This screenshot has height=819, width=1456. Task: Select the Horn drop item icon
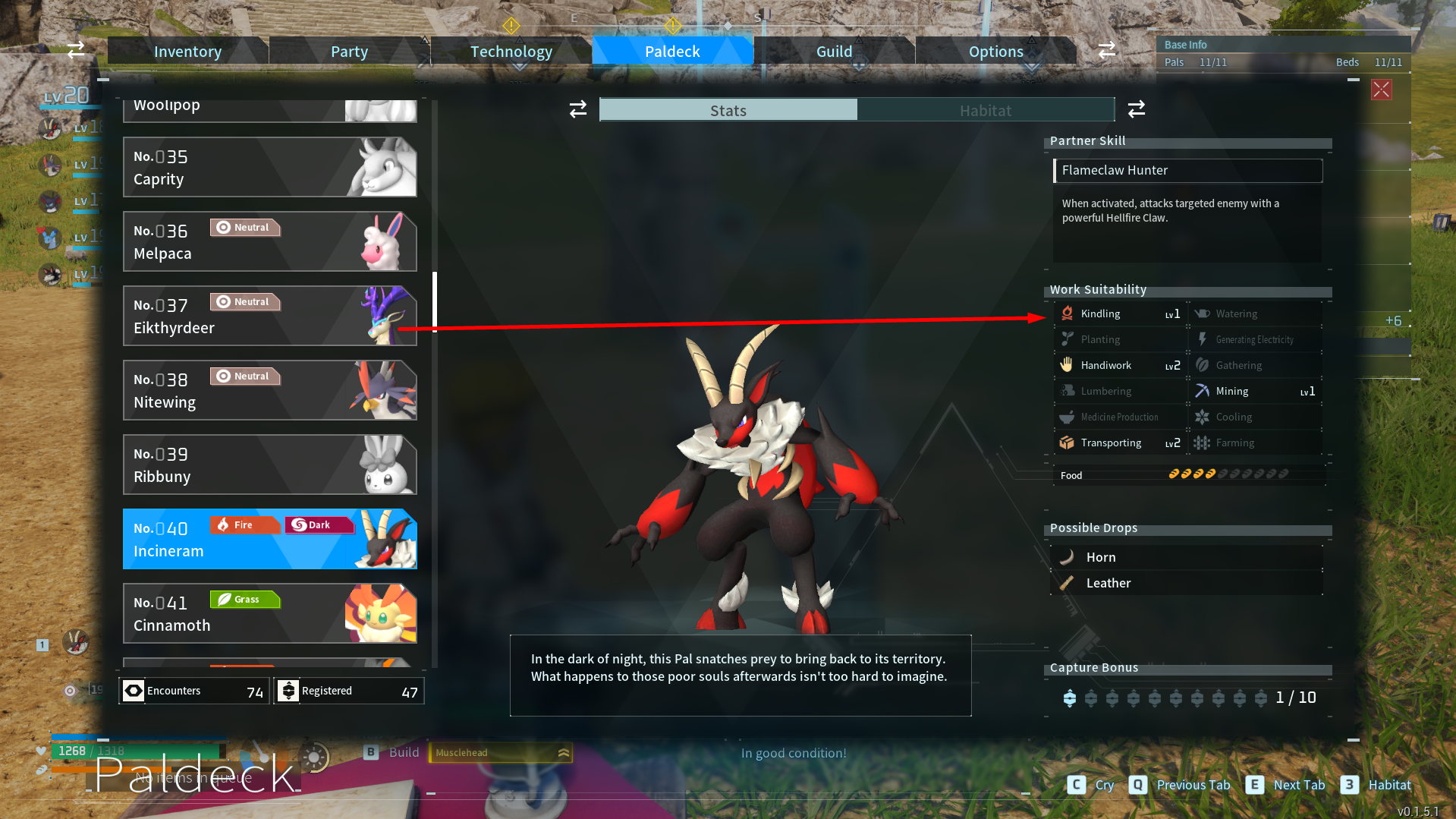(1068, 556)
